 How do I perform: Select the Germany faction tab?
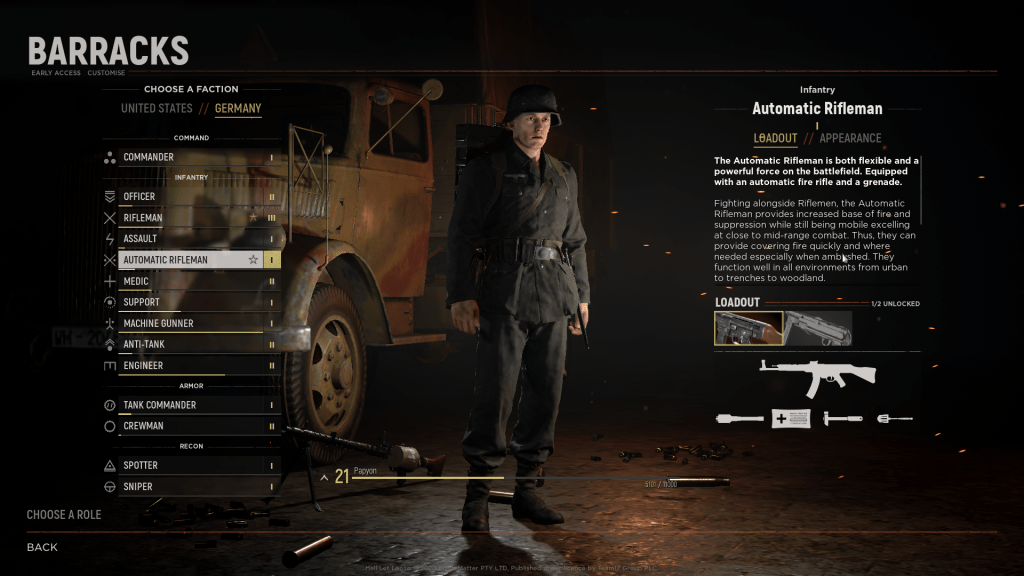238,108
